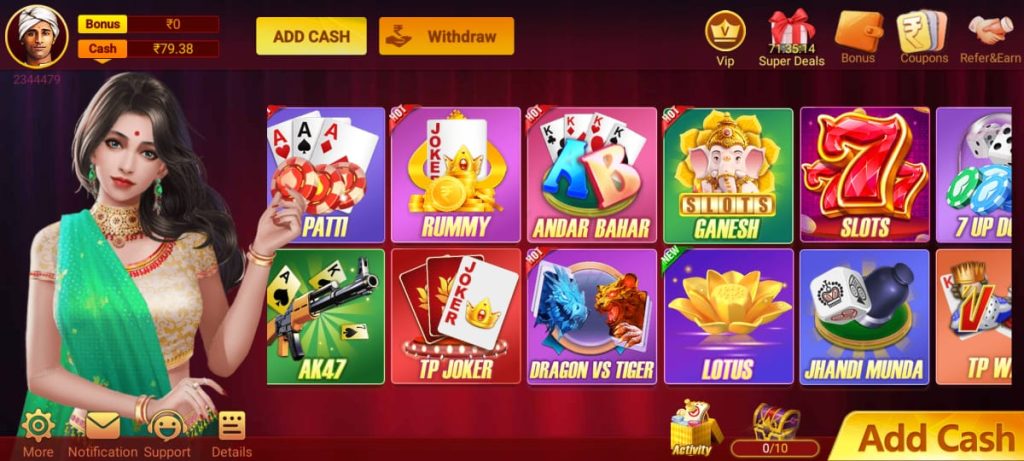Open the More gear menu

click(x=38, y=432)
